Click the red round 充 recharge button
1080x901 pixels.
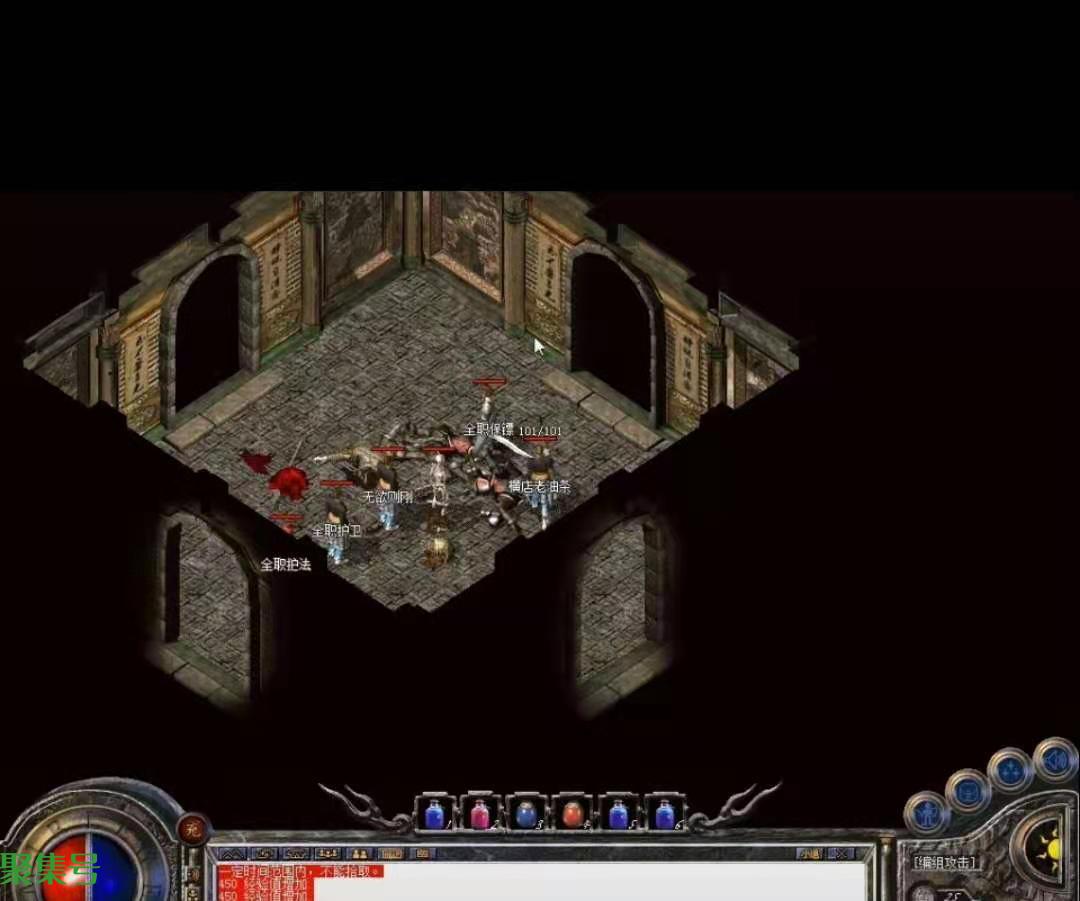pyautogui.click(x=191, y=828)
